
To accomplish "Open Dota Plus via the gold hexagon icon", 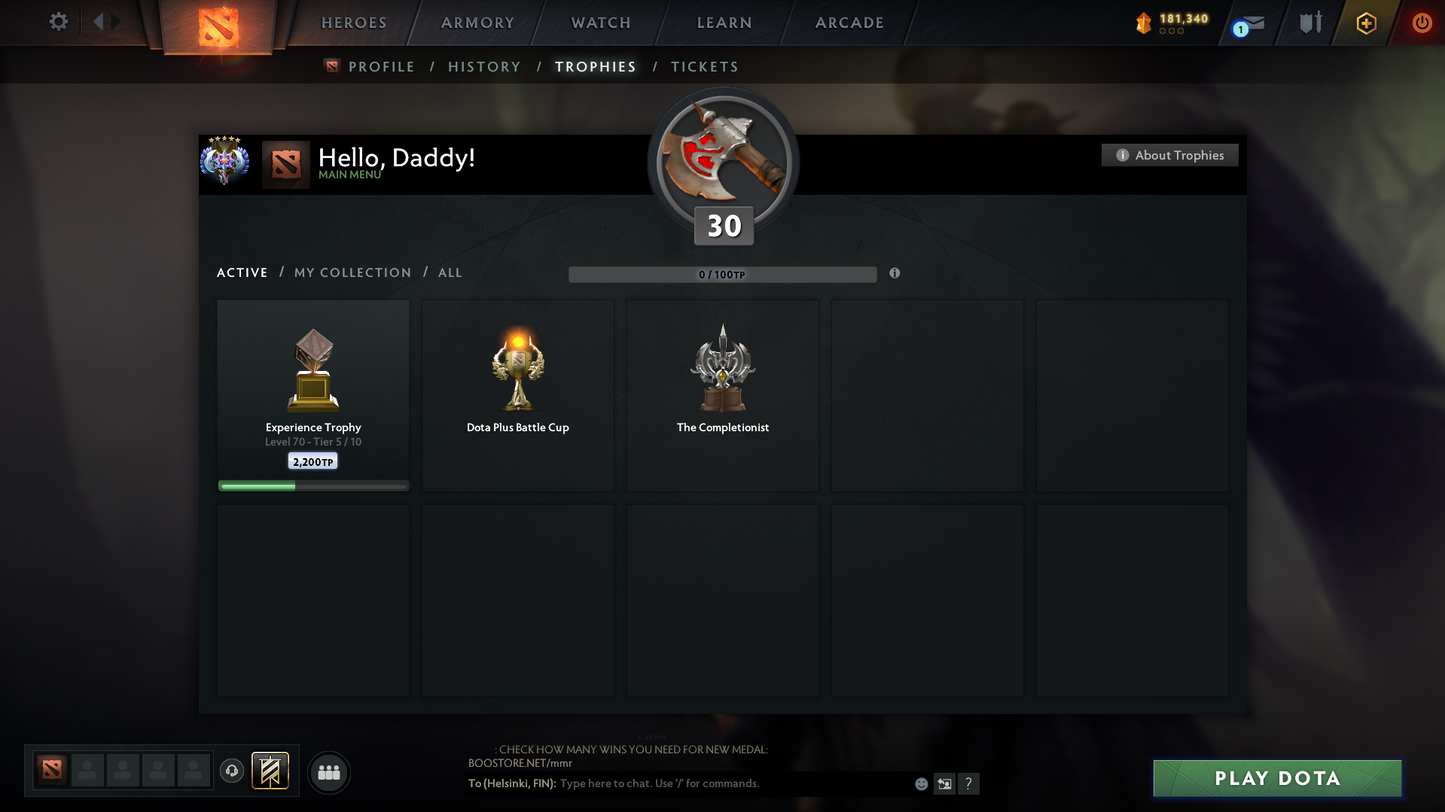I will [1366, 22].
